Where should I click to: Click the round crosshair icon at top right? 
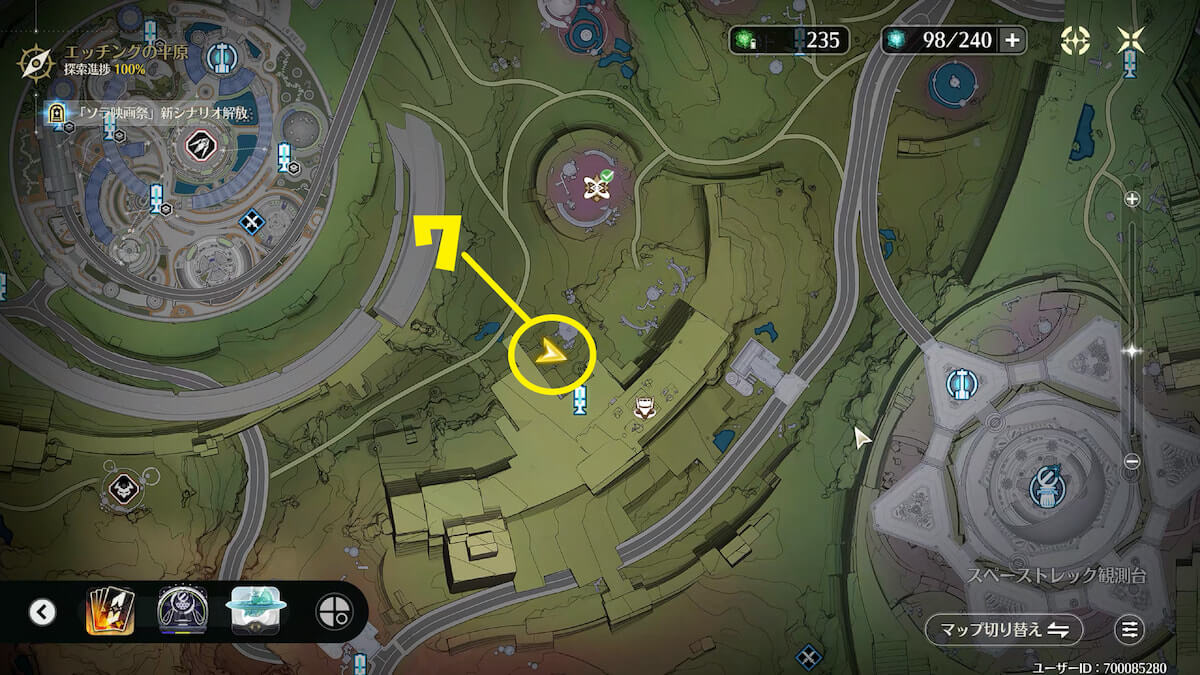pos(1075,40)
